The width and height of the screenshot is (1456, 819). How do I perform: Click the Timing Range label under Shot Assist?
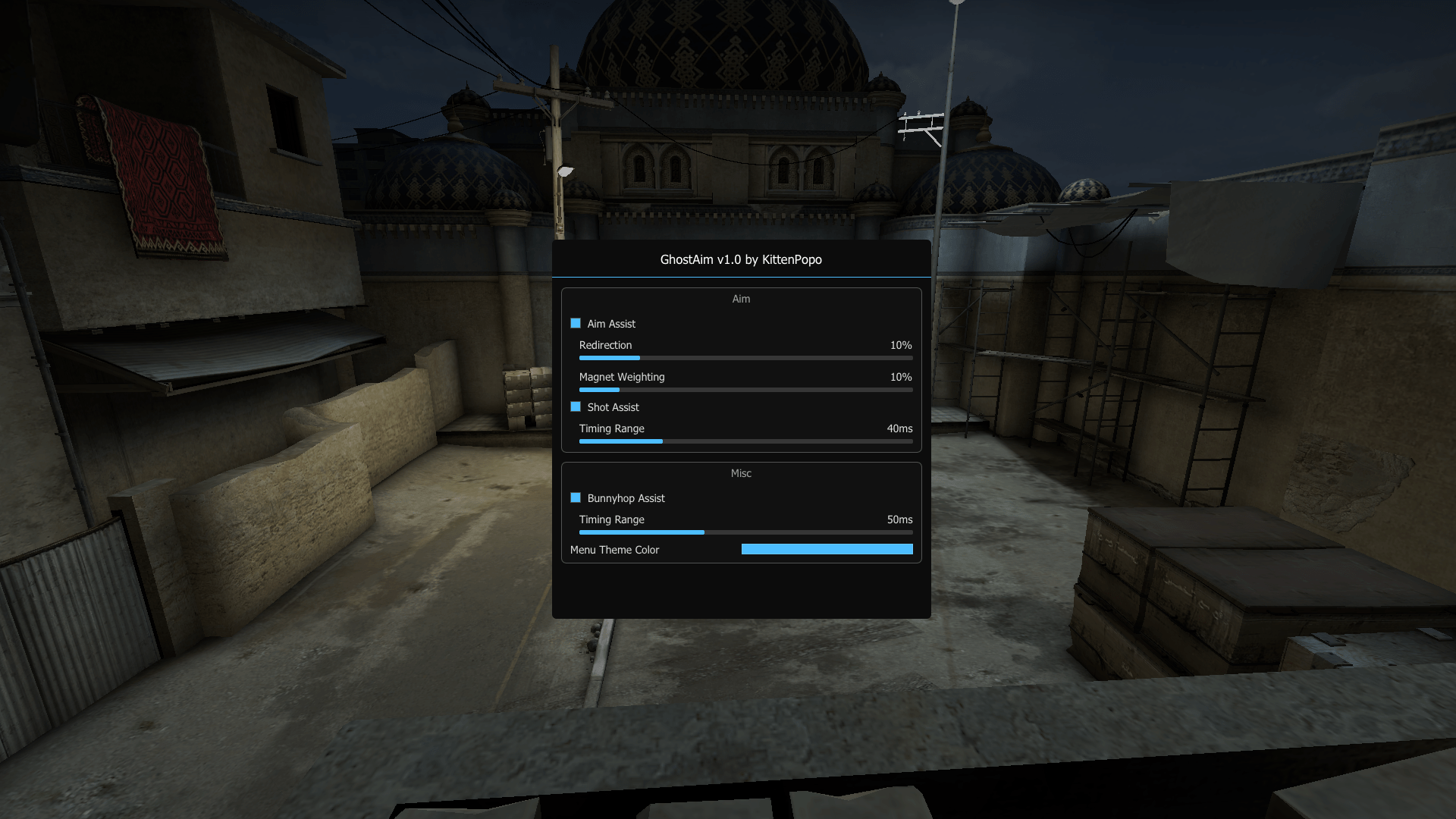click(611, 428)
